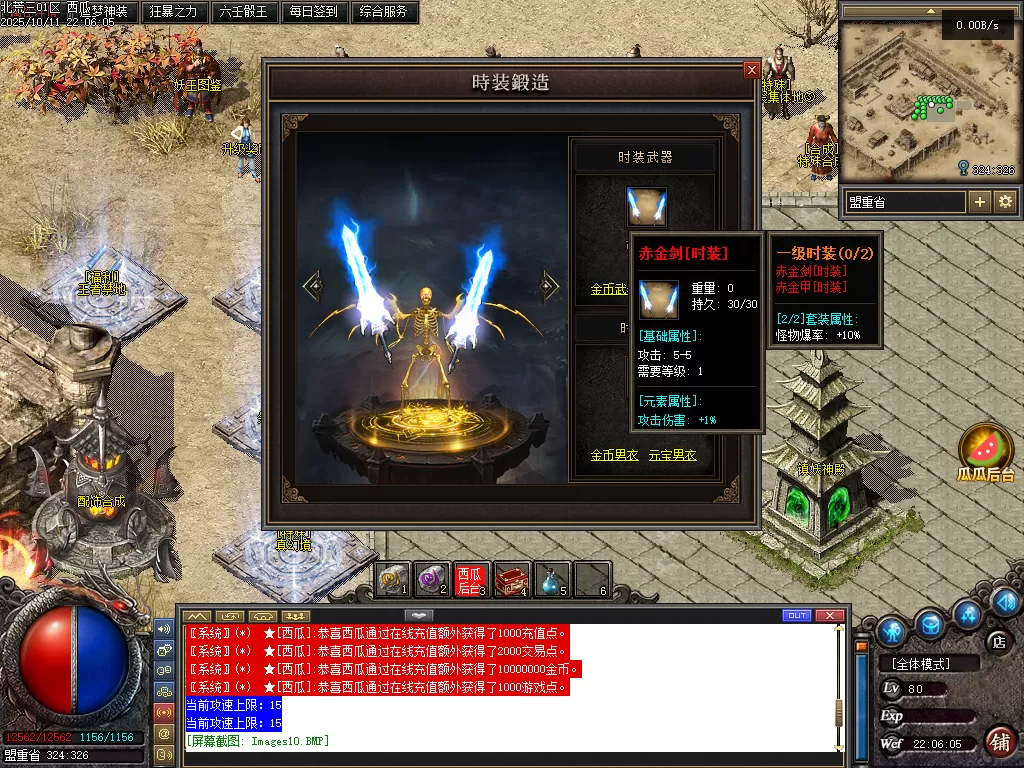Choose the 金币男衣 link
Viewport: 1024px width, 768px height.
(614, 455)
